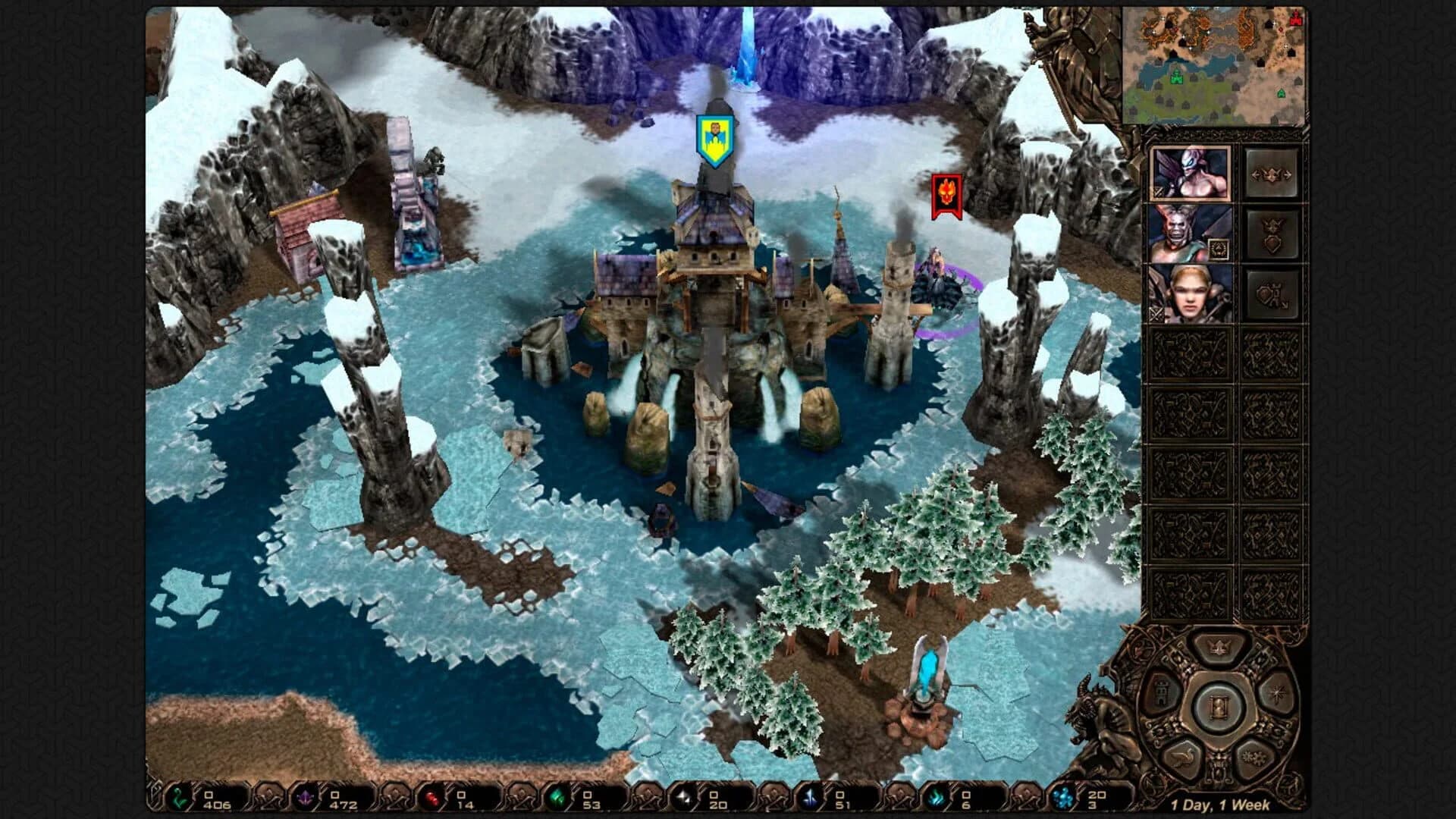Image resolution: width=1456 pixels, height=819 pixels.
Task: Click the 1 Day, 1 Week label
Action: (1221, 805)
